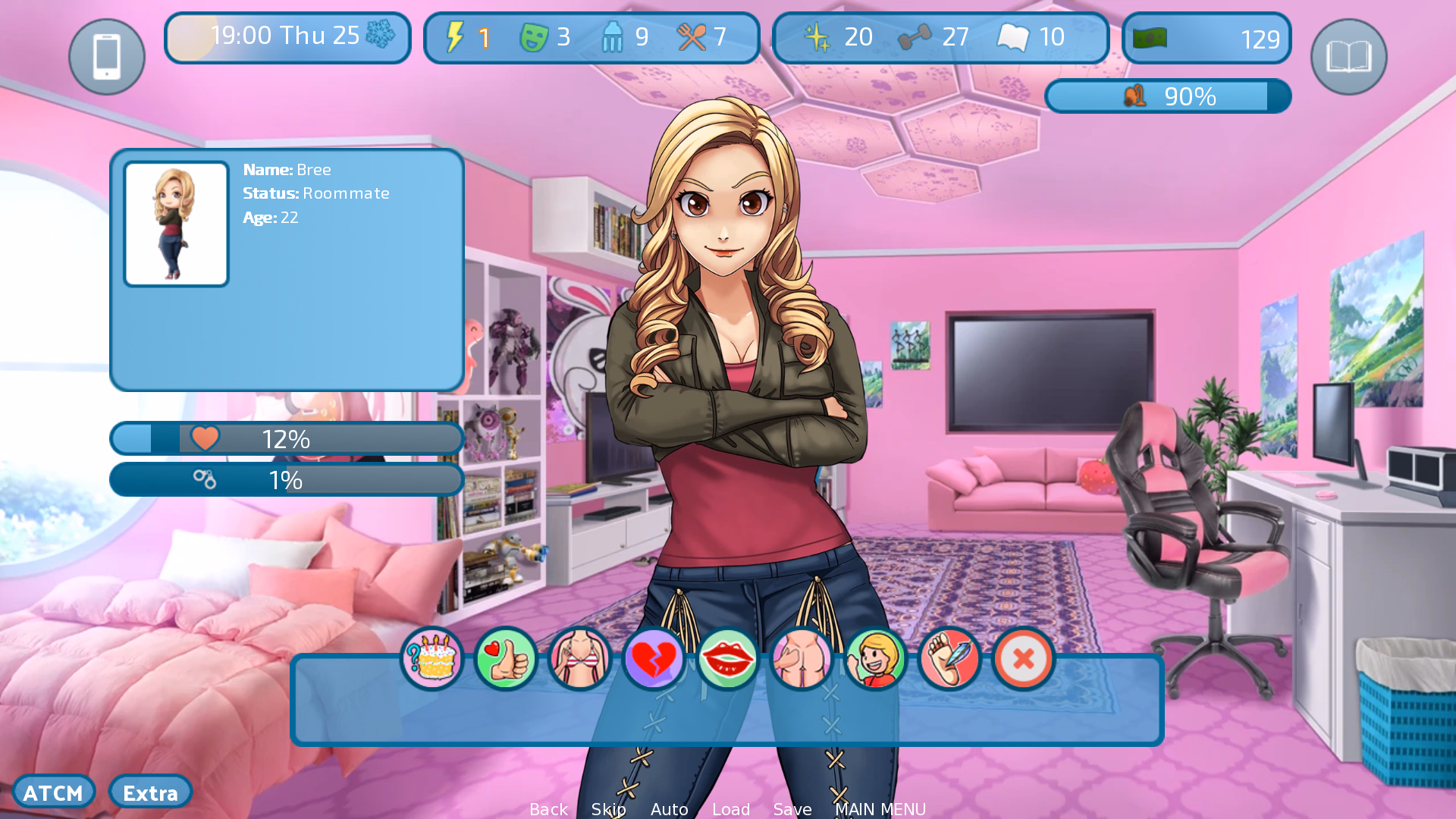This screenshot has width=1456, height=819.
Task: Pick the red lips kiss action
Action: 727,658
